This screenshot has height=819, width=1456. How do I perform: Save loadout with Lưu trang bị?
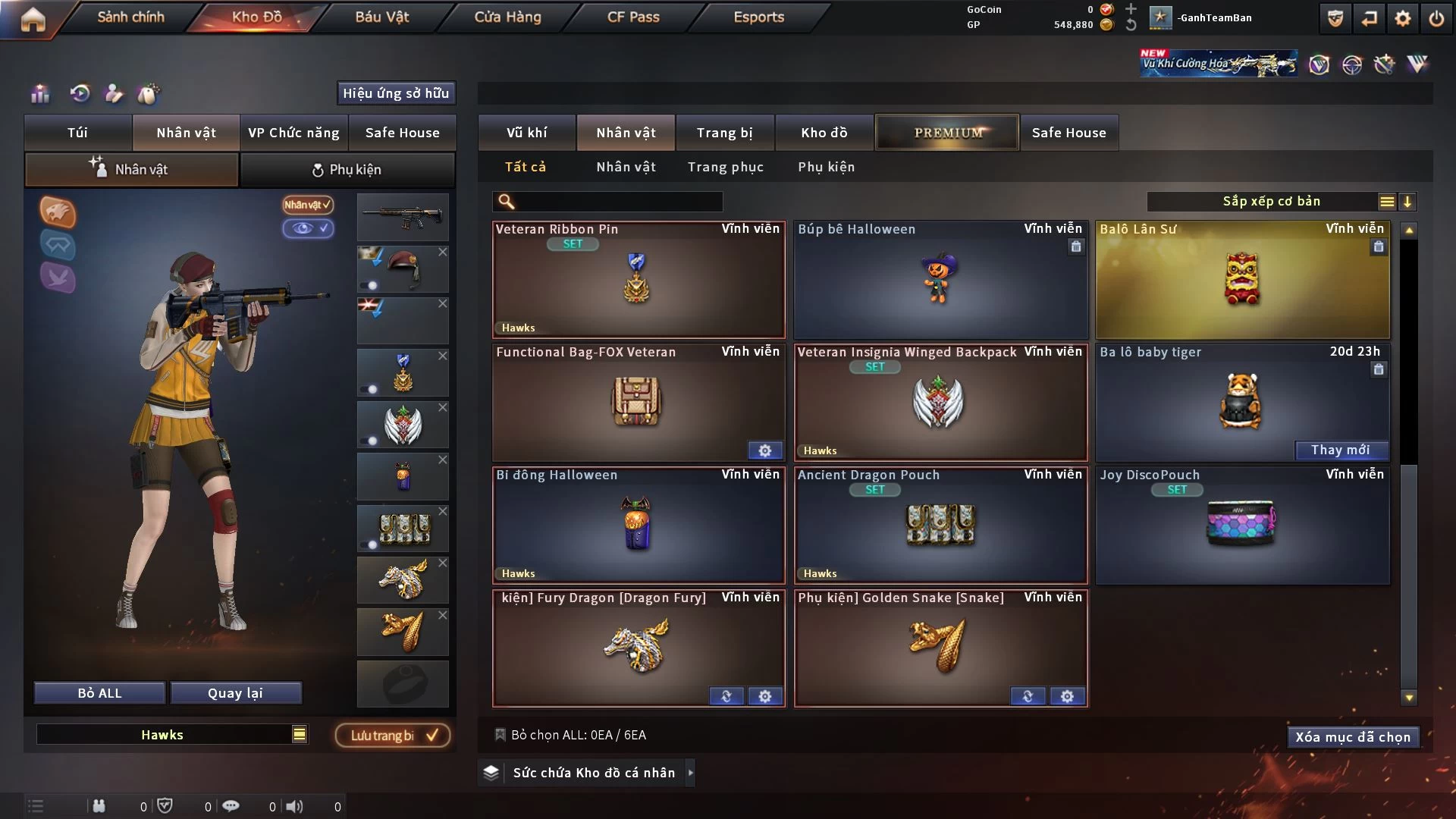click(393, 736)
